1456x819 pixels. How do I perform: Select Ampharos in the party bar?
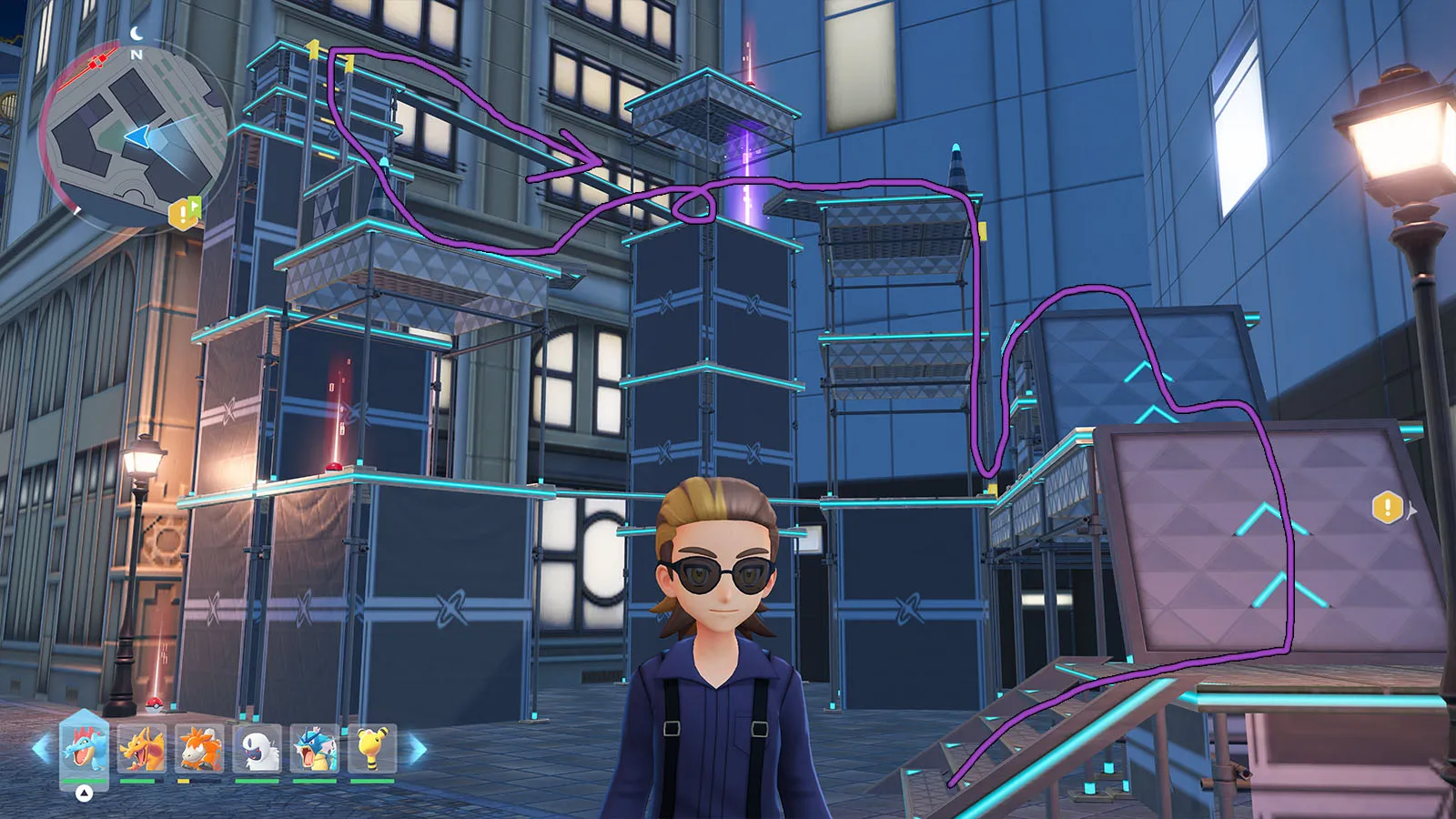point(371,748)
